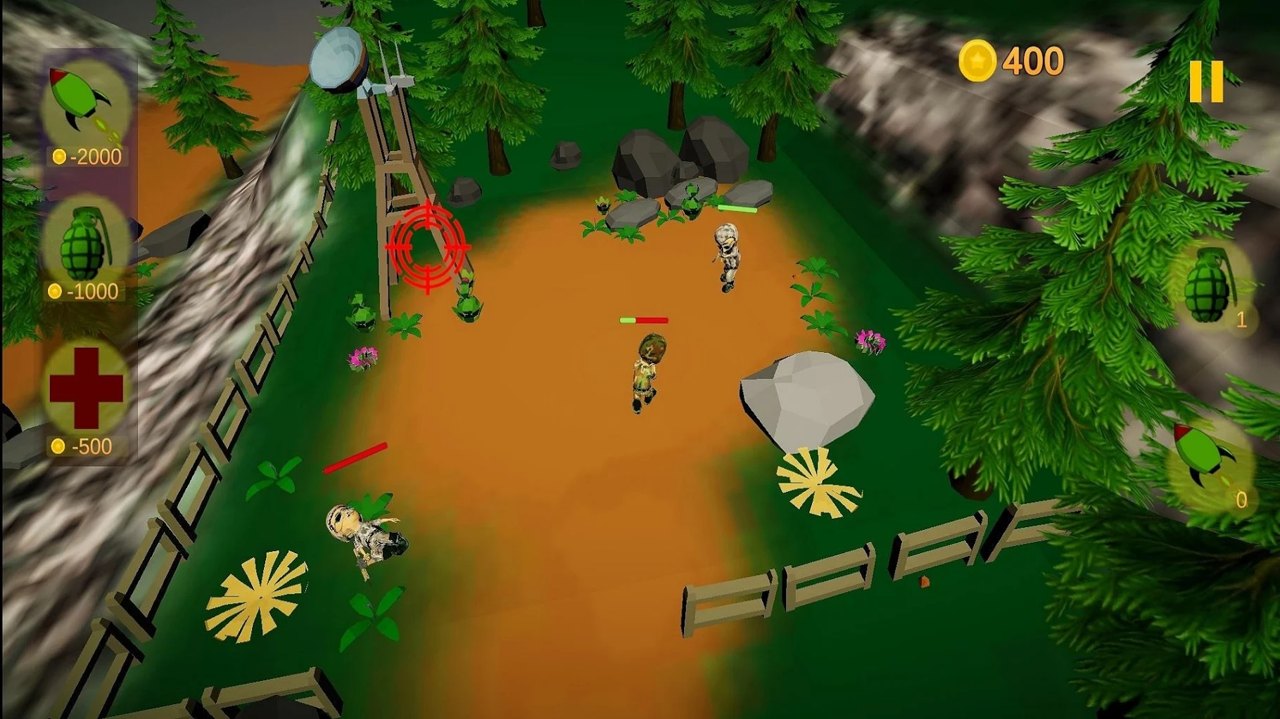Viewport: 1280px width, 719px height.
Task: Purchase a grenade for 1000 coins
Action: (85, 243)
